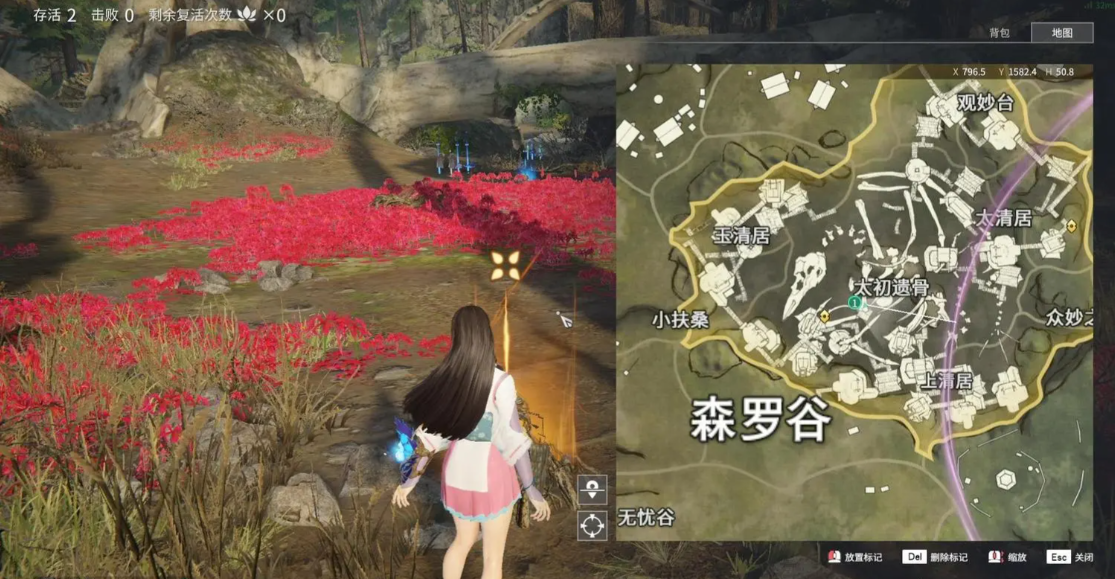Select the 太初遗骨 location label on the map
Screen dimensions: 1115x579
[893, 285]
